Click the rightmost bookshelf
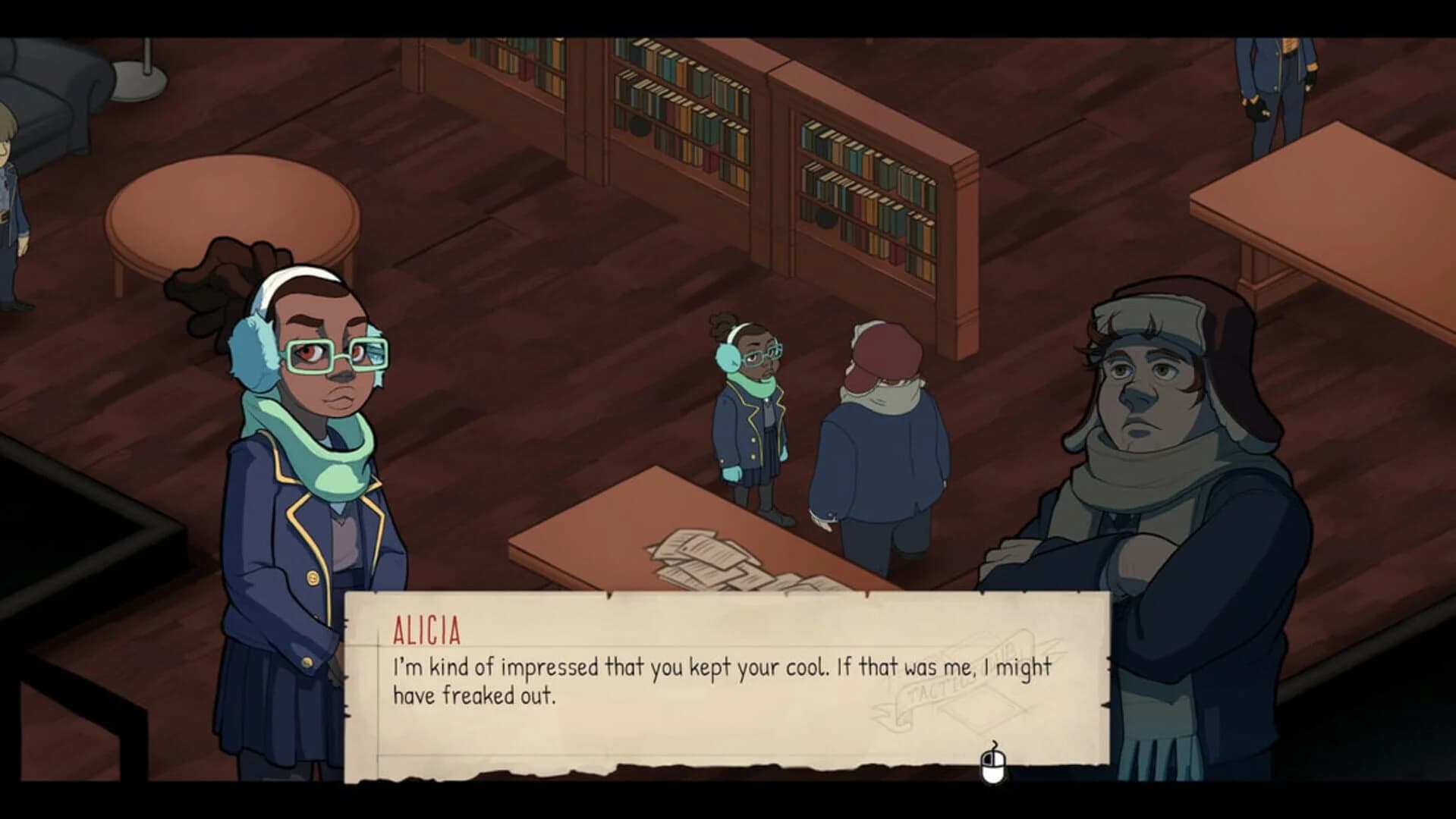The height and width of the screenshot is (819, 1456). (865, 197)
